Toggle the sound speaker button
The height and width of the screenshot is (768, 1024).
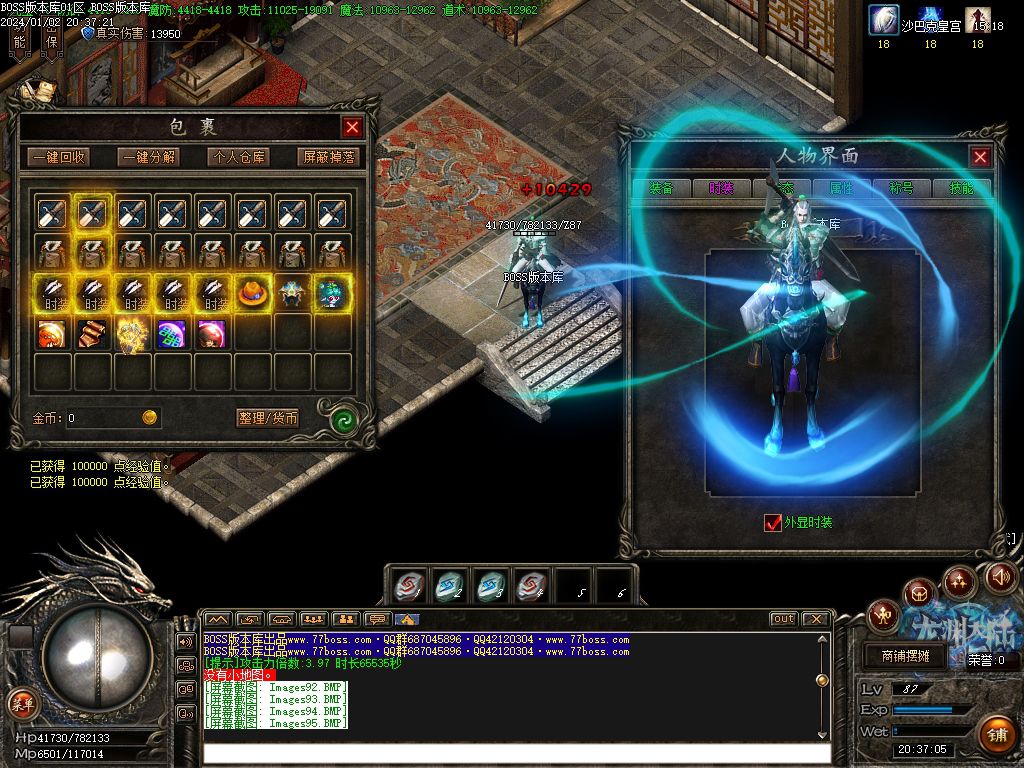tap(1001, 577)
